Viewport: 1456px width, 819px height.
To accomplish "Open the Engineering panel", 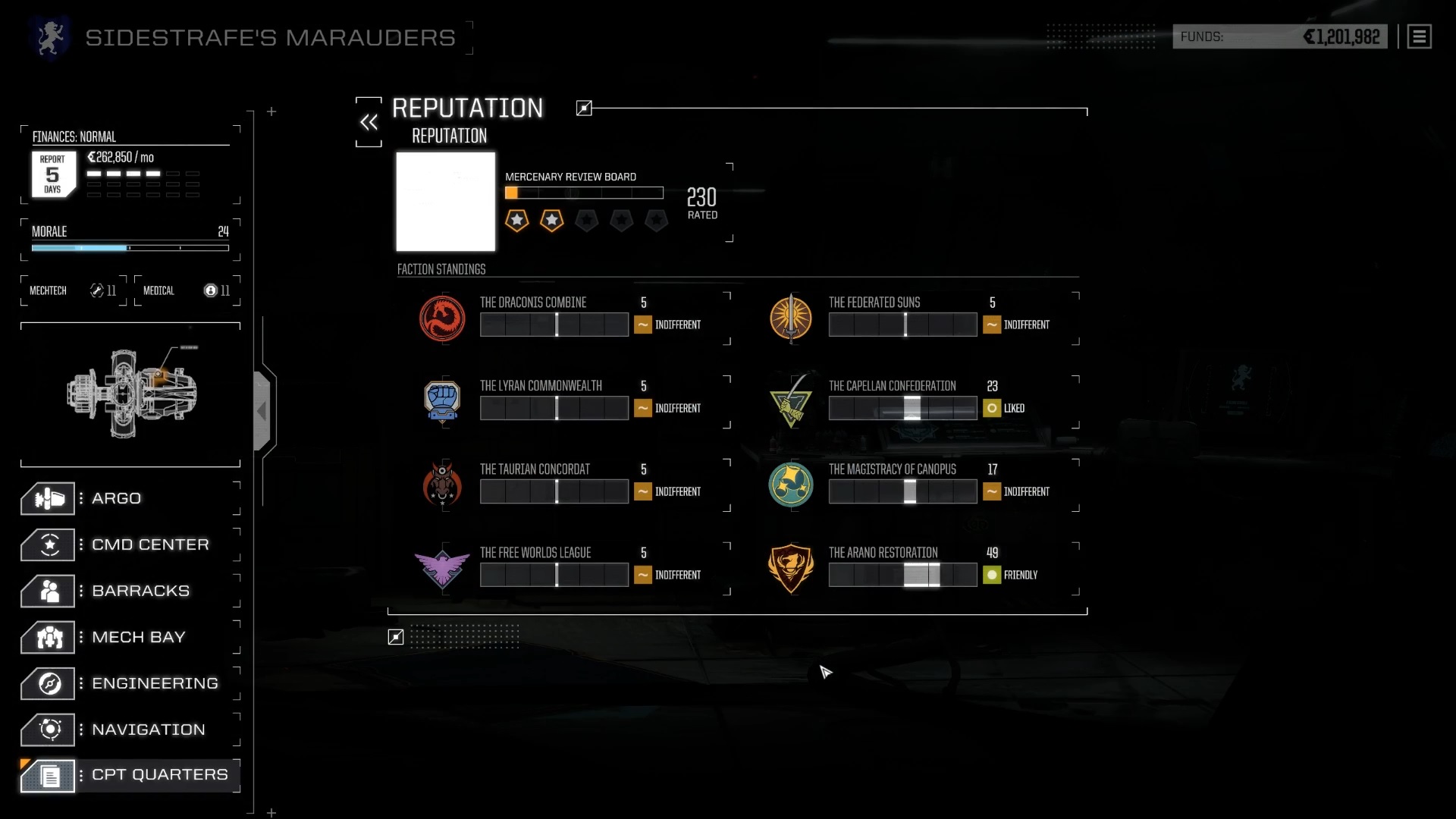I will coord(49,683).
